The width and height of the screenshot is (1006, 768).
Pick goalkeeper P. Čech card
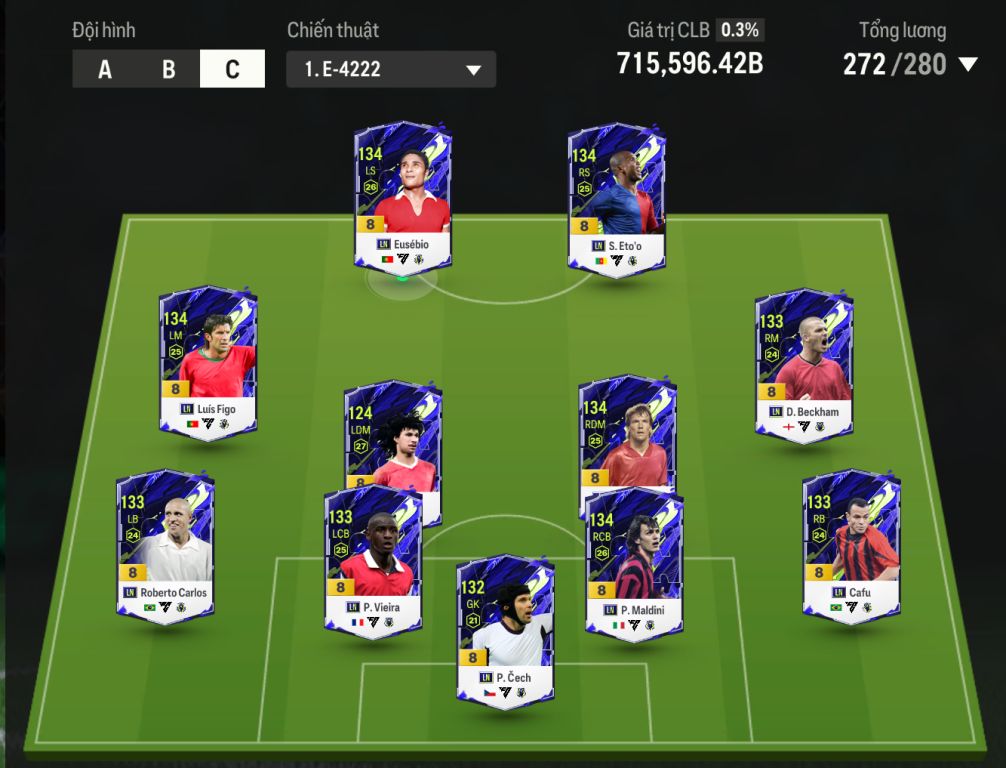point(505,630)
